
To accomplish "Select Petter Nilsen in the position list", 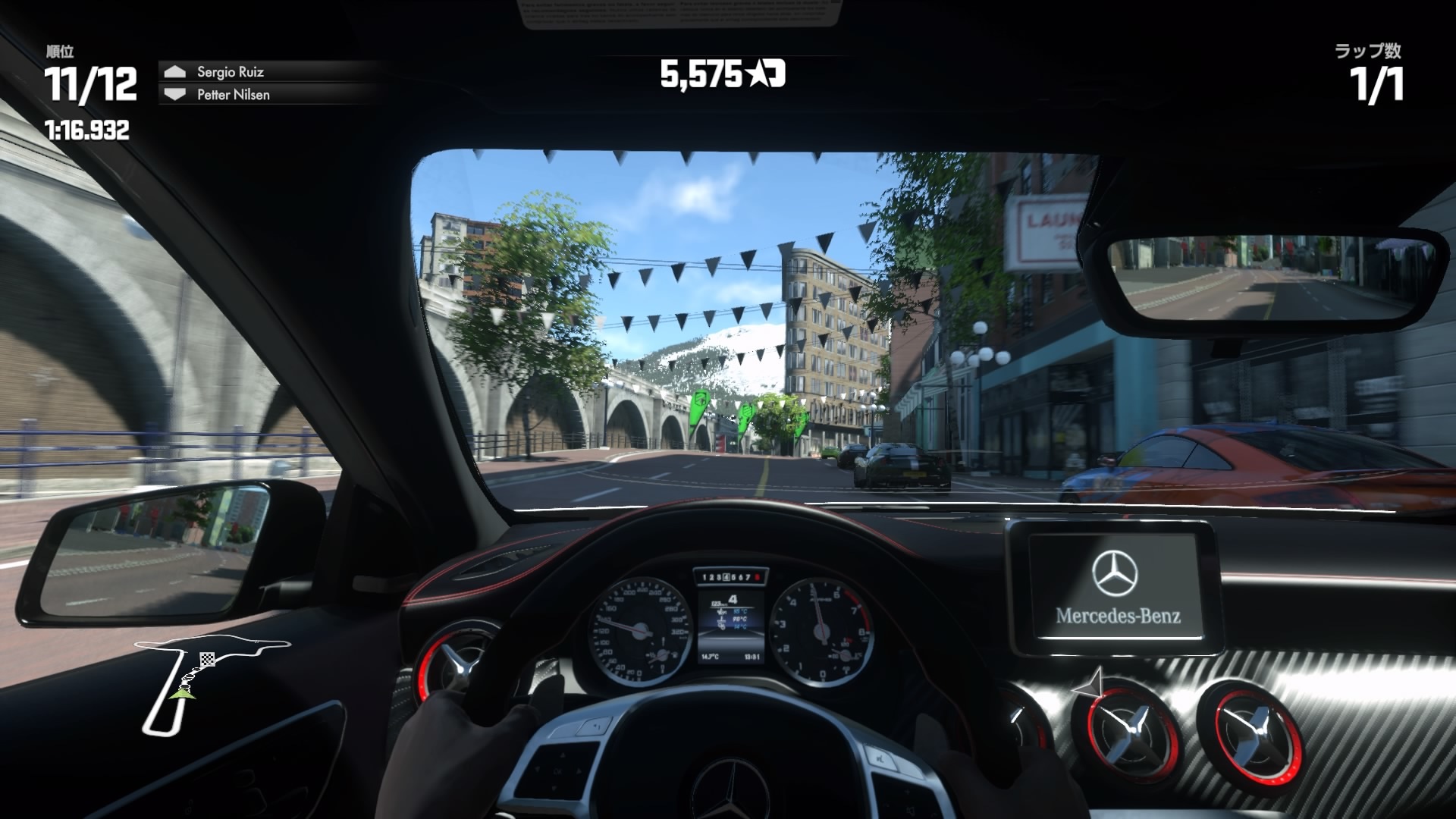I will point(233,95).
